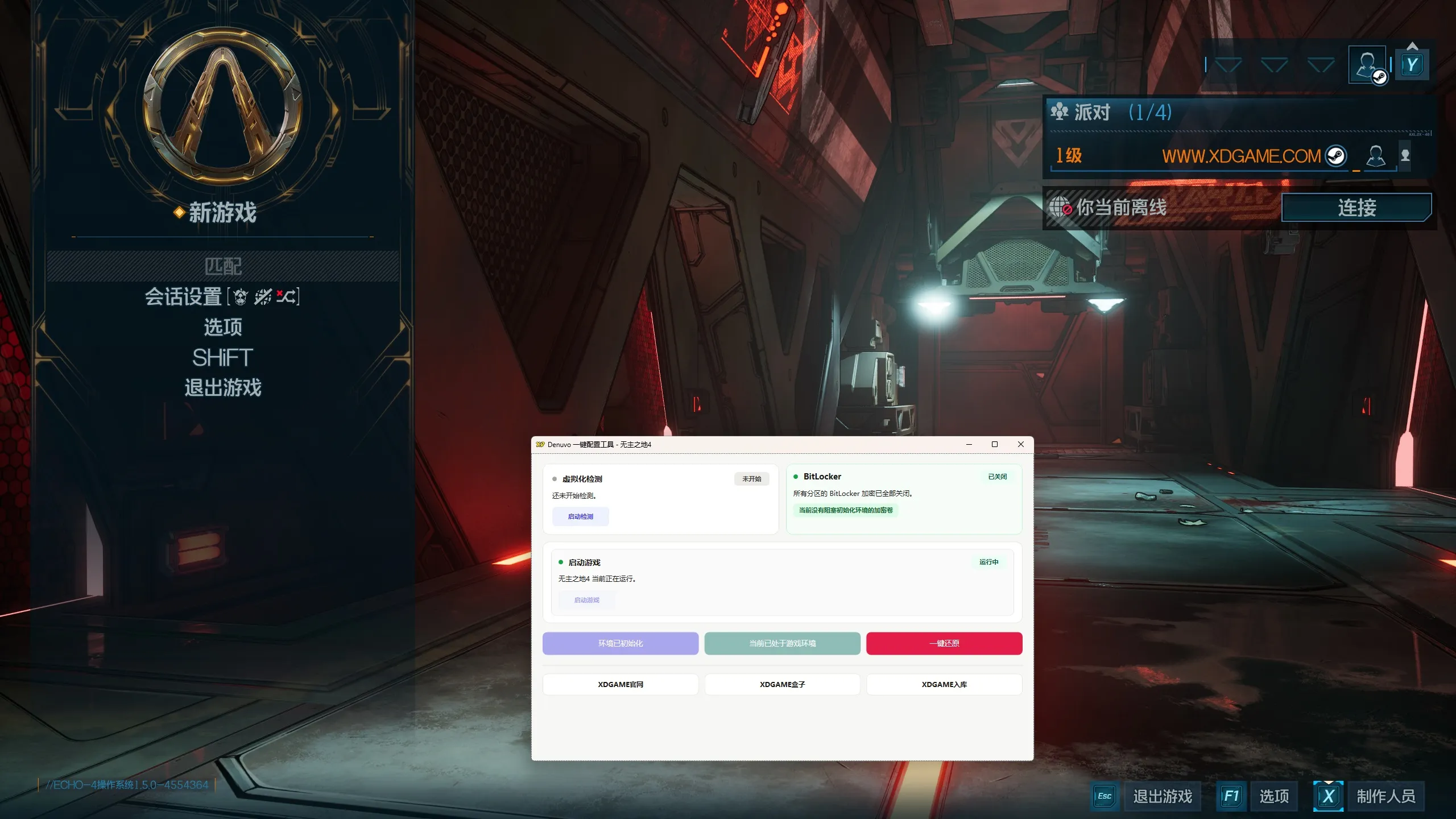Click the Esc key icon in the bottom bar

pyautogui.click(x=1104, y=796)
